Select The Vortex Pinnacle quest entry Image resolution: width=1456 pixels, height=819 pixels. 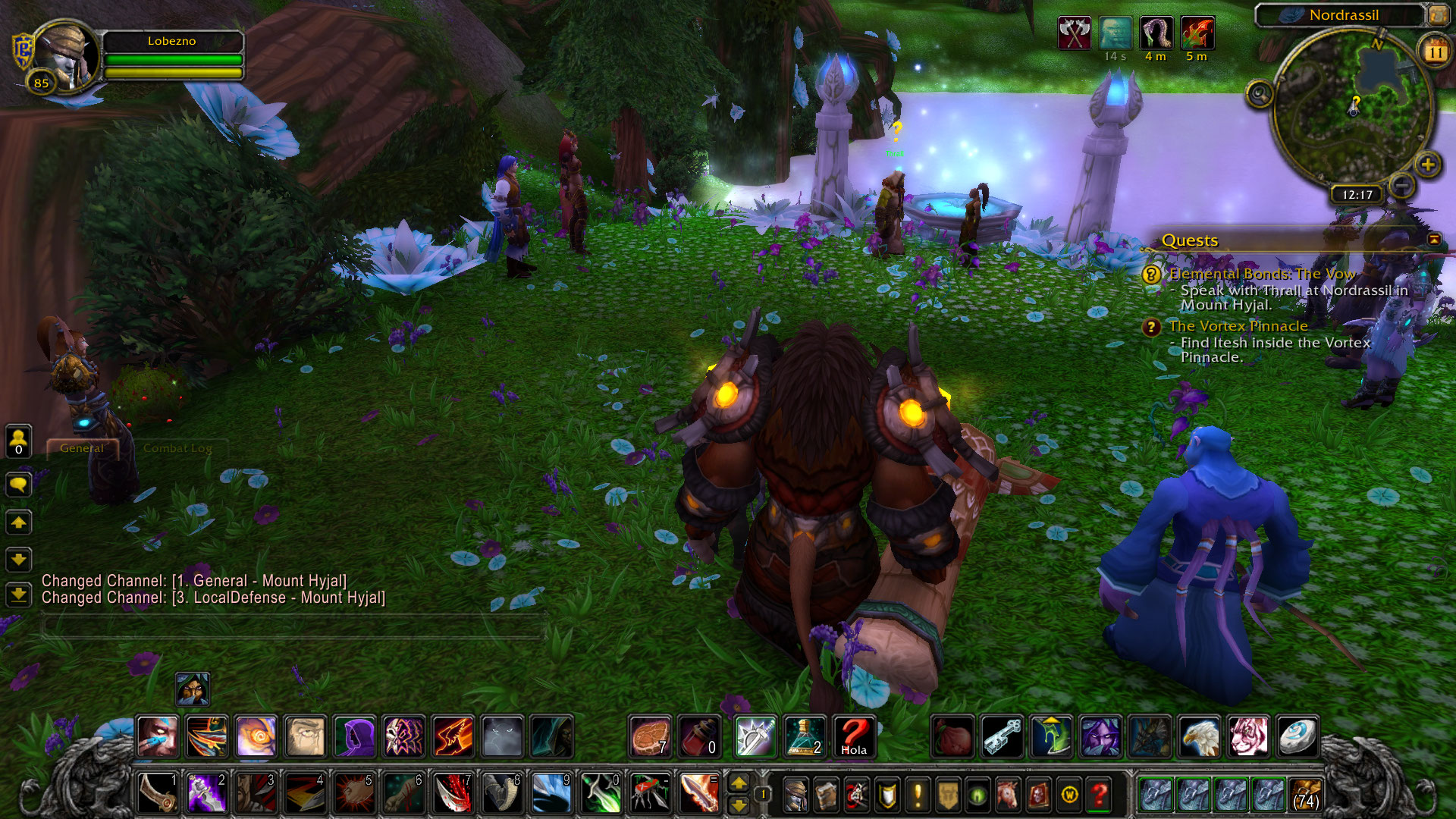tap(1238, 326)
